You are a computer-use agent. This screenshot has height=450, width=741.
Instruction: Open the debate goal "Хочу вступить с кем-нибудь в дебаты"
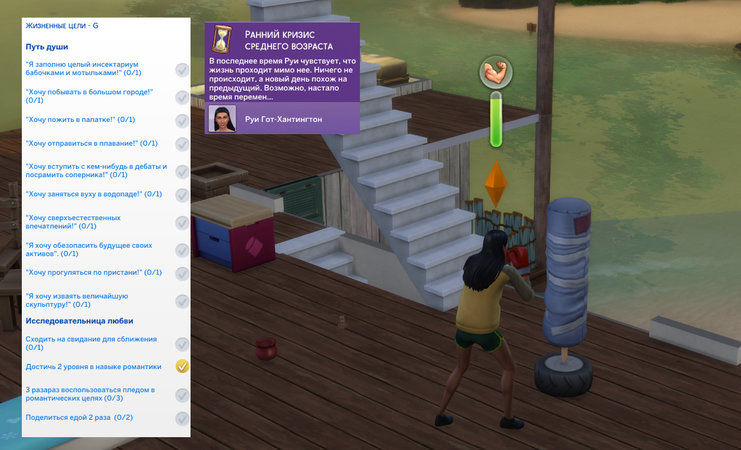tap(96, 170)
